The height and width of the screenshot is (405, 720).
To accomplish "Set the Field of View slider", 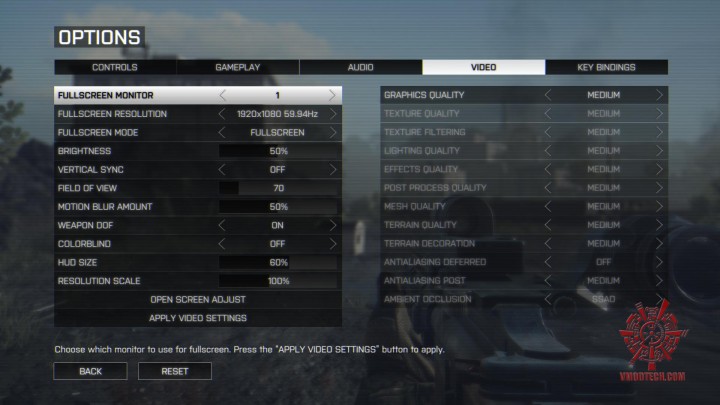I will coord(278,188).
